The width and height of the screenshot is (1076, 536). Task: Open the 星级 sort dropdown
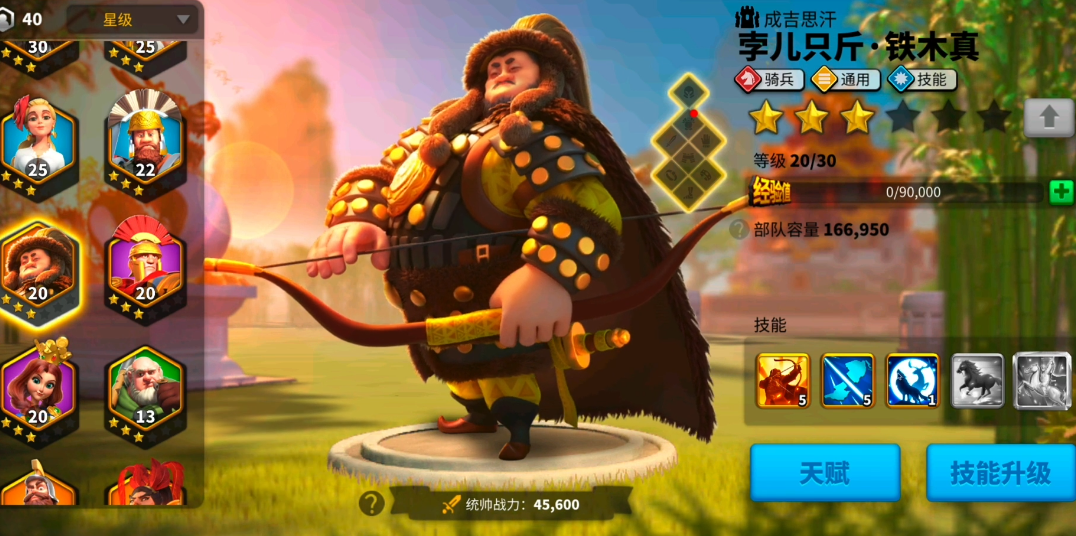[132, 19]
